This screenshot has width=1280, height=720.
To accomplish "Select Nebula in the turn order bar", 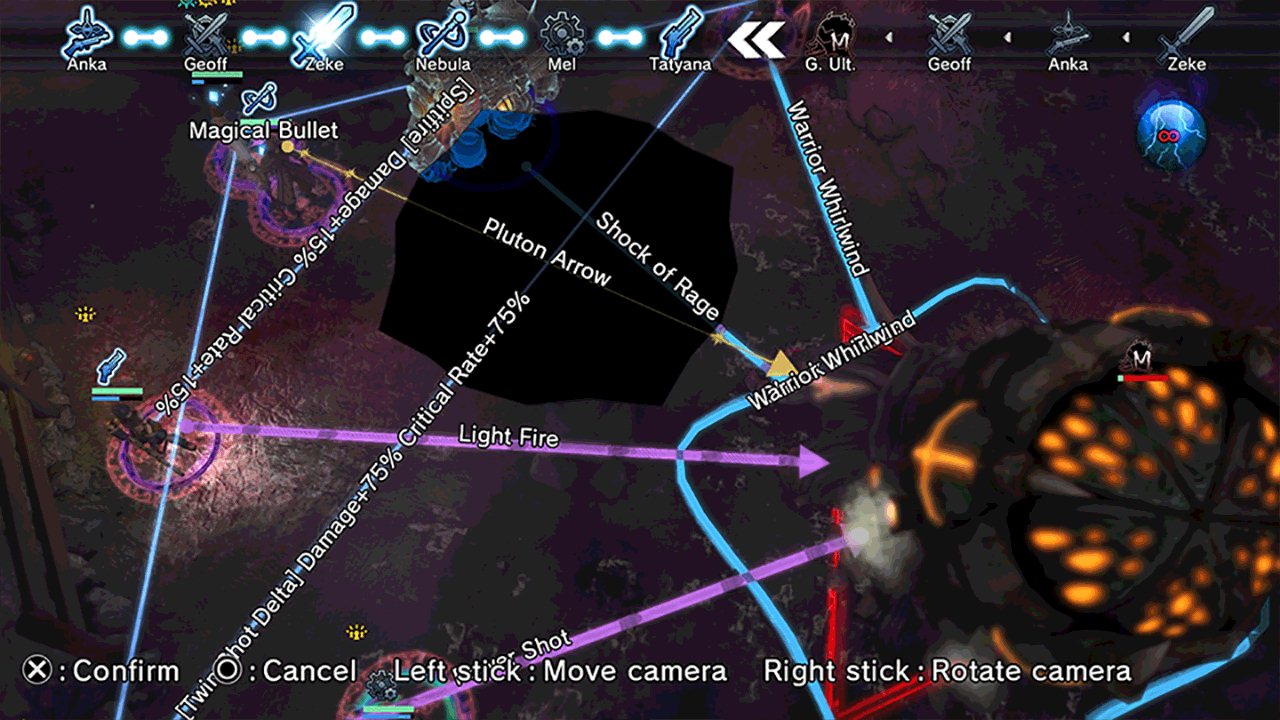I will 443,36.
